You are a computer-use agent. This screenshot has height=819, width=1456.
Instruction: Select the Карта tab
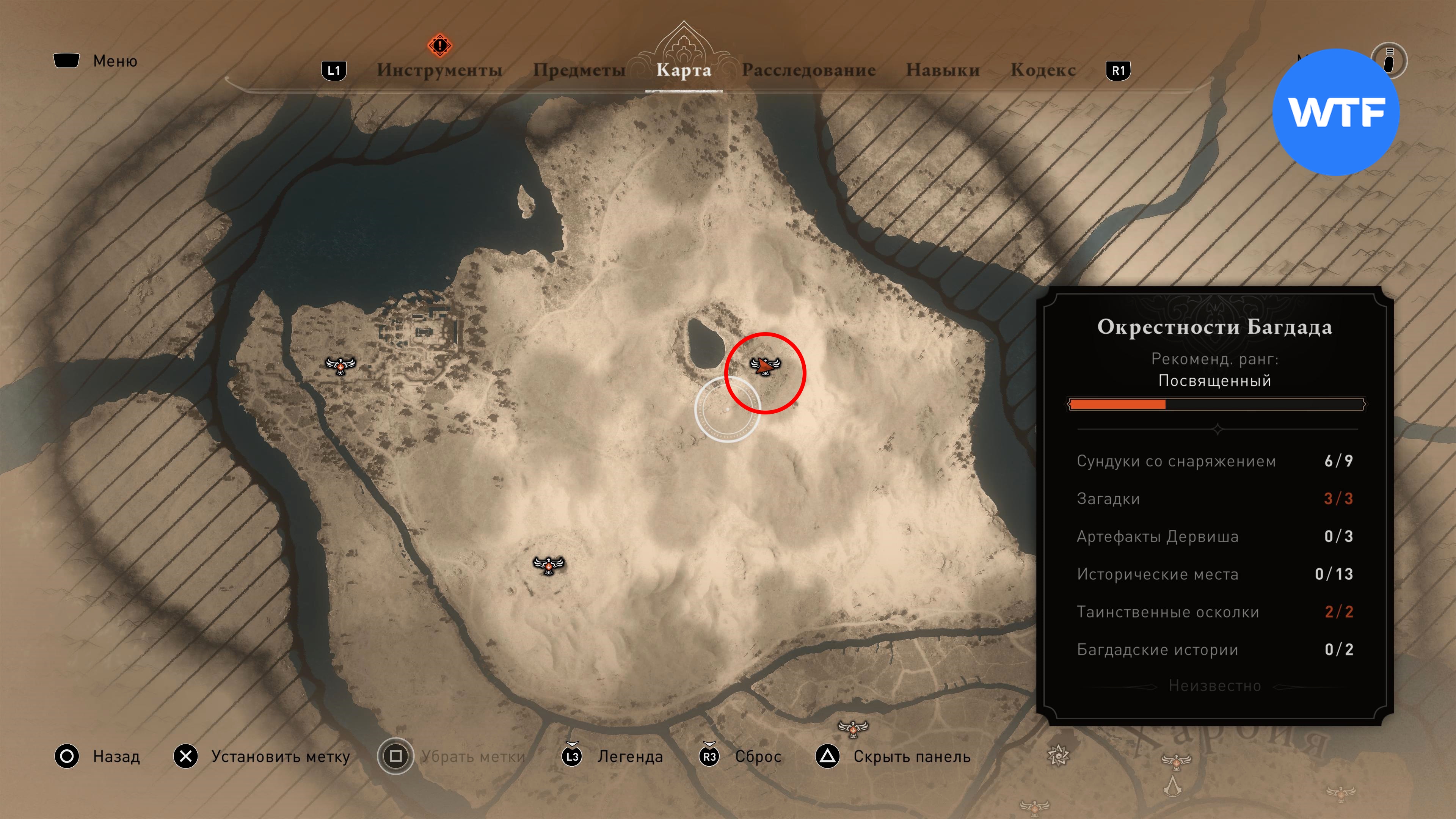coord(683,70)
